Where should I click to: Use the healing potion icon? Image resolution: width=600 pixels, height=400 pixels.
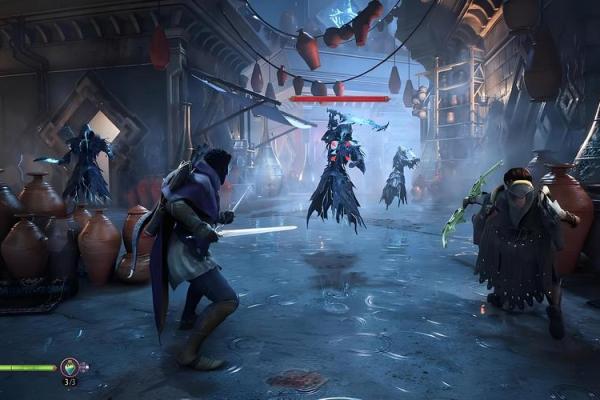pyautogui.click(x=69, y=367)
